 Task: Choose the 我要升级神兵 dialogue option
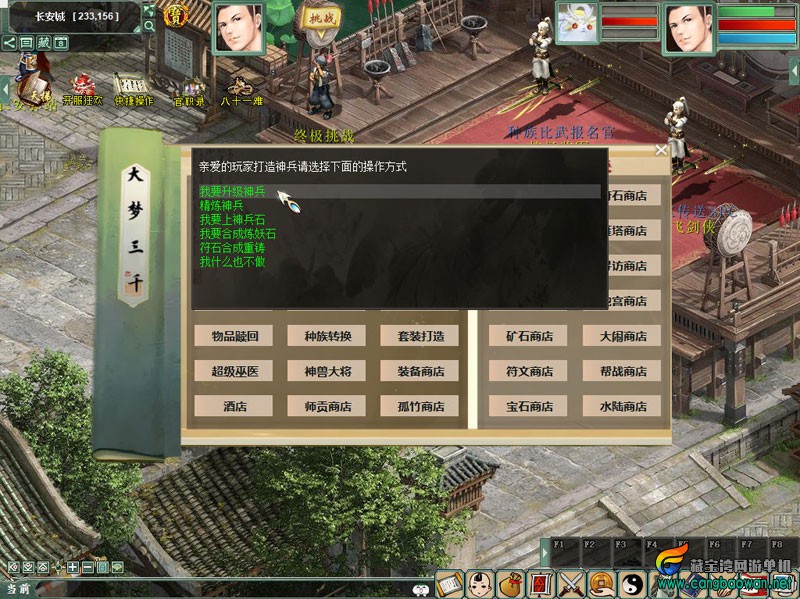(232, 191)
